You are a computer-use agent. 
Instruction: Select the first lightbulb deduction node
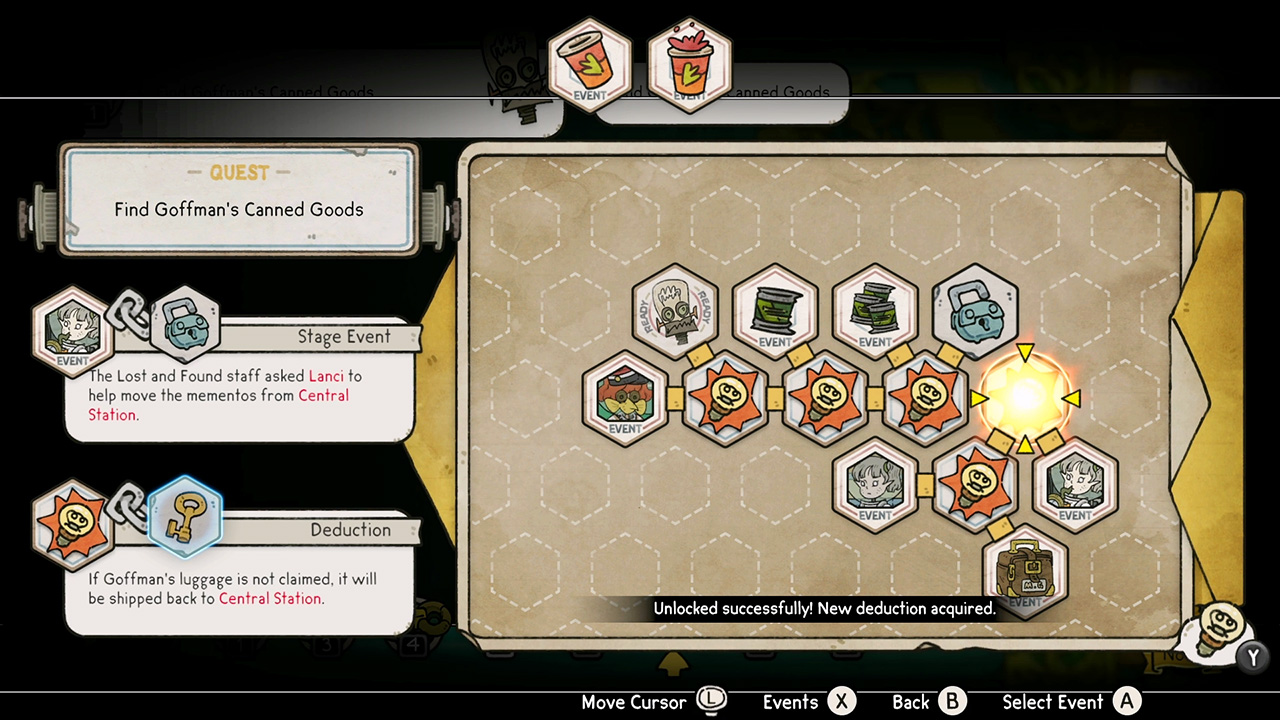click(725, 399)
